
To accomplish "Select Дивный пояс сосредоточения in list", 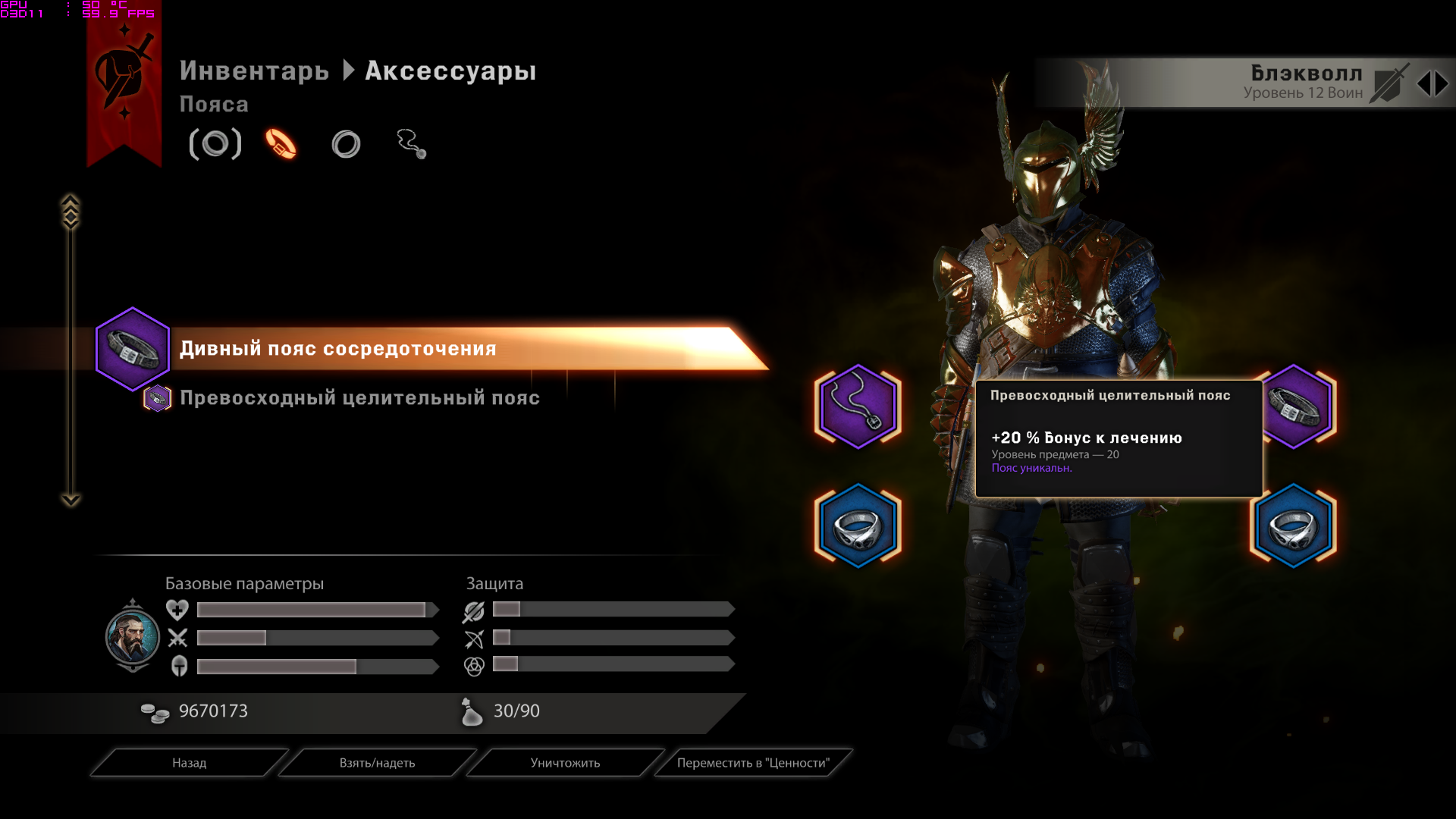I will click(337, 349).
